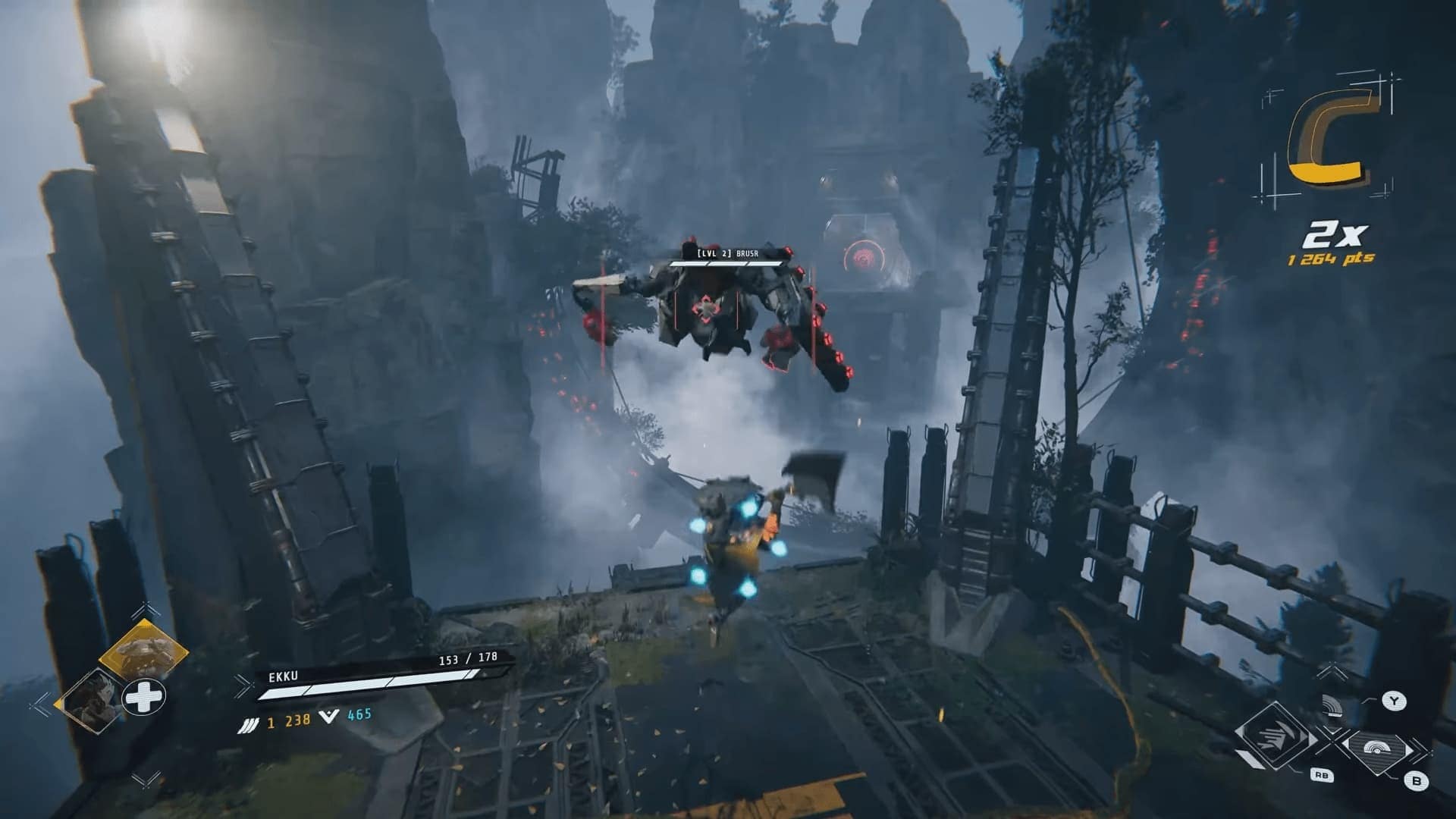The image size is (1456, 819).
Task: Activate the dash ability diamond icon
Action: (x=1277, y=734)
